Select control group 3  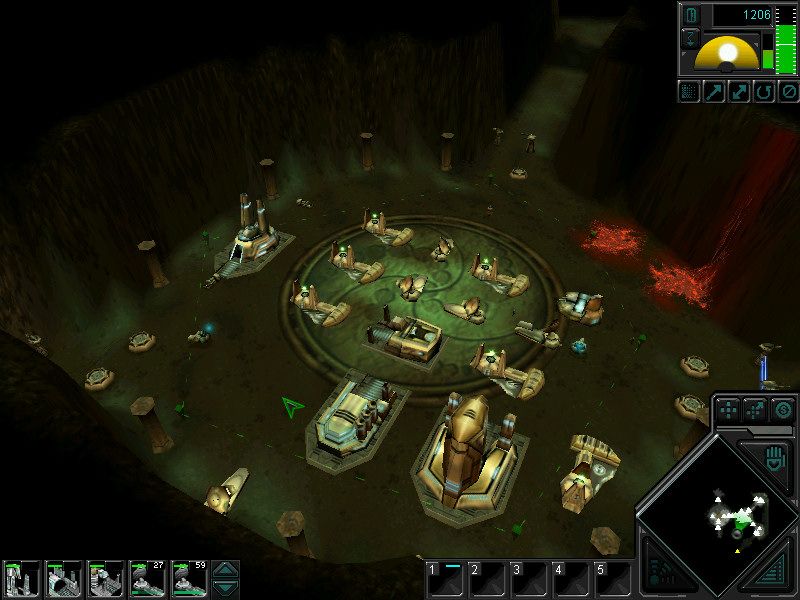pos(529,578)
